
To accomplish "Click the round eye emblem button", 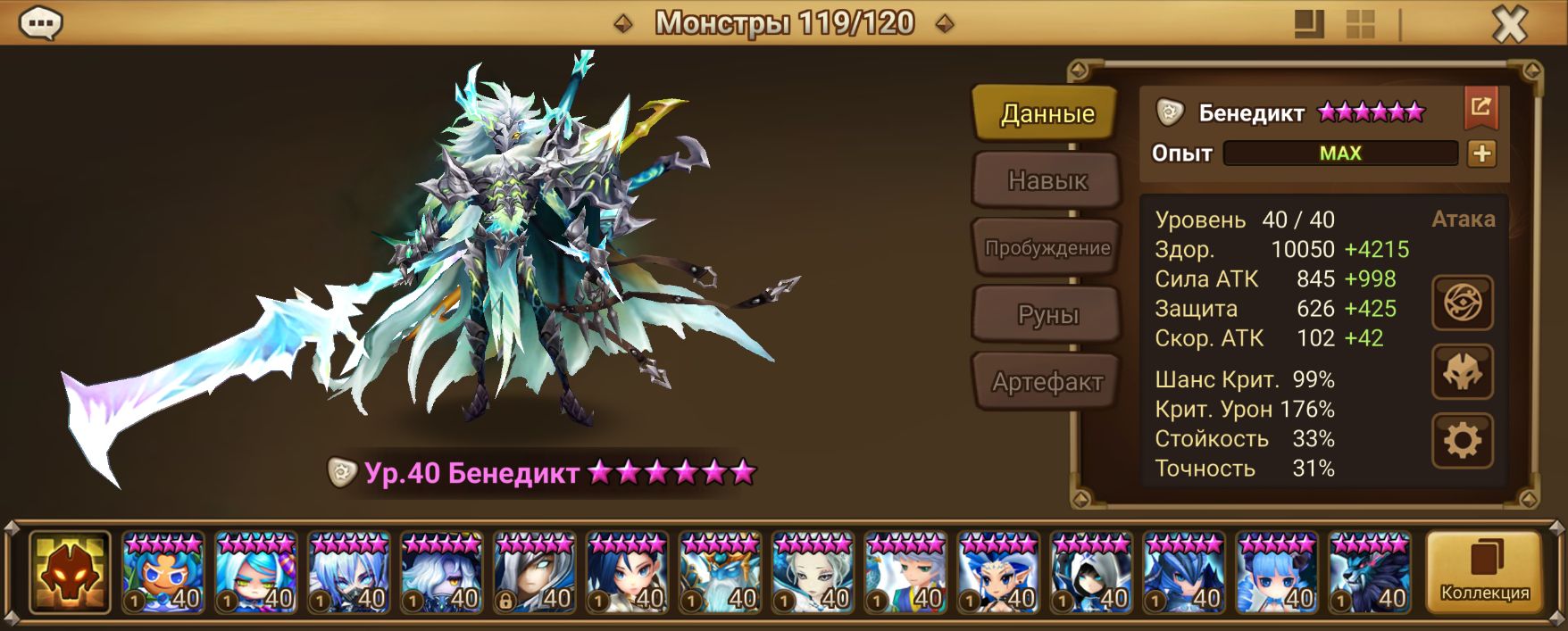I will tap(1462, 303).
